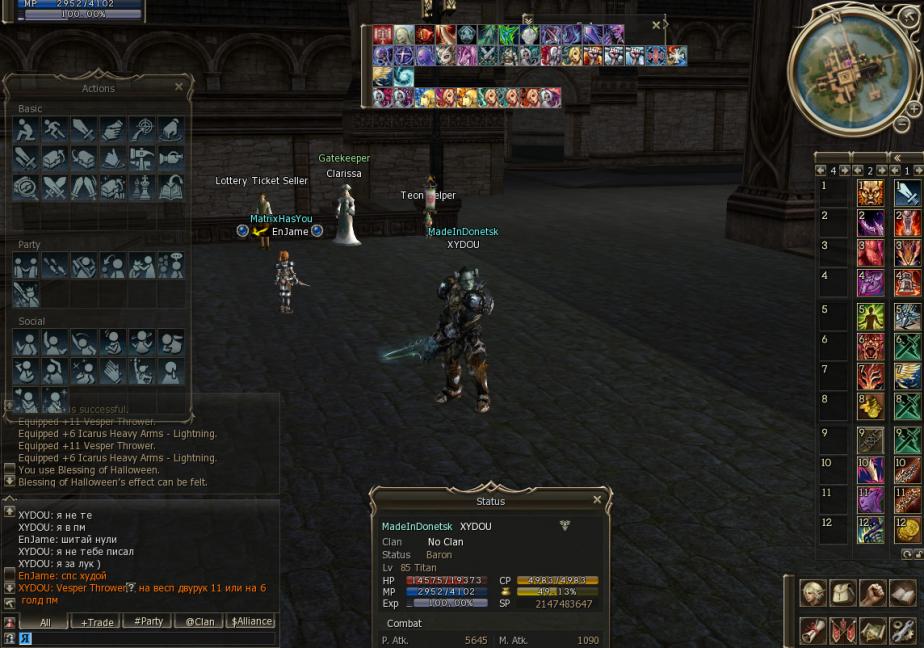
Task: Select the Attack sword action
Action: point(84,129)
